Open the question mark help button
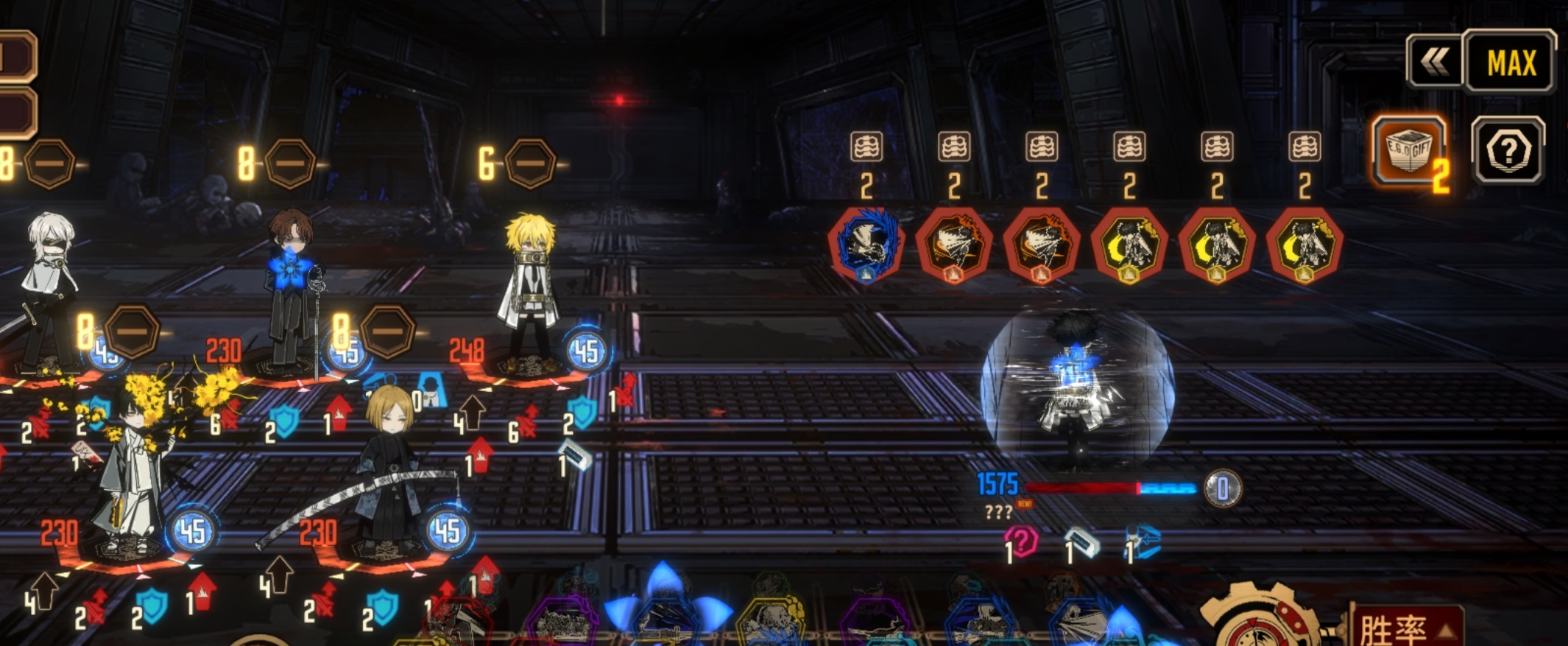The width and height of the screenshot is (1568, 646). pyautogui.click(x=1508, y=151)
